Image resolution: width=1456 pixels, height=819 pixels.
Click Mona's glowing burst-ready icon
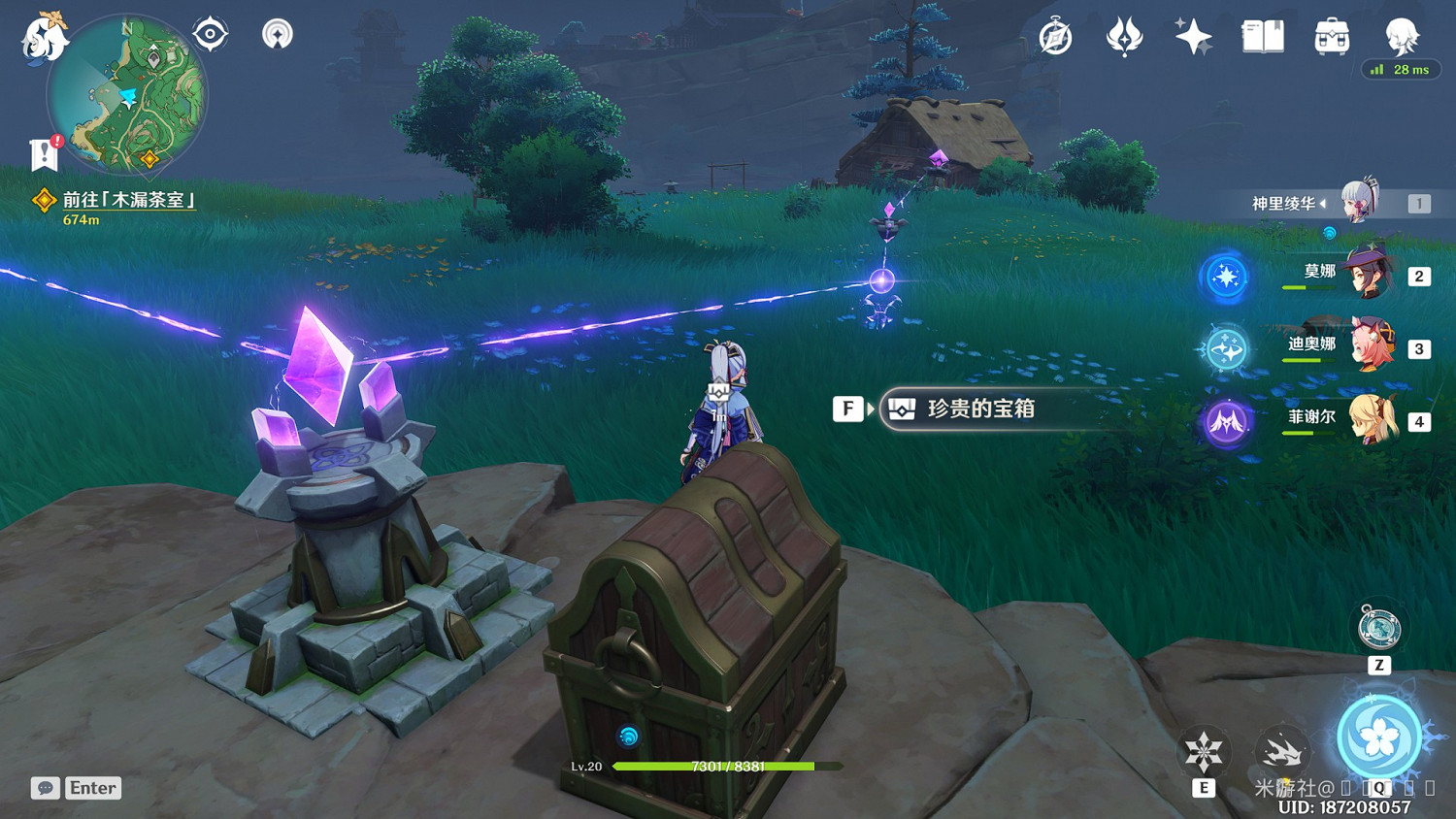click(x=1225, y=277)
